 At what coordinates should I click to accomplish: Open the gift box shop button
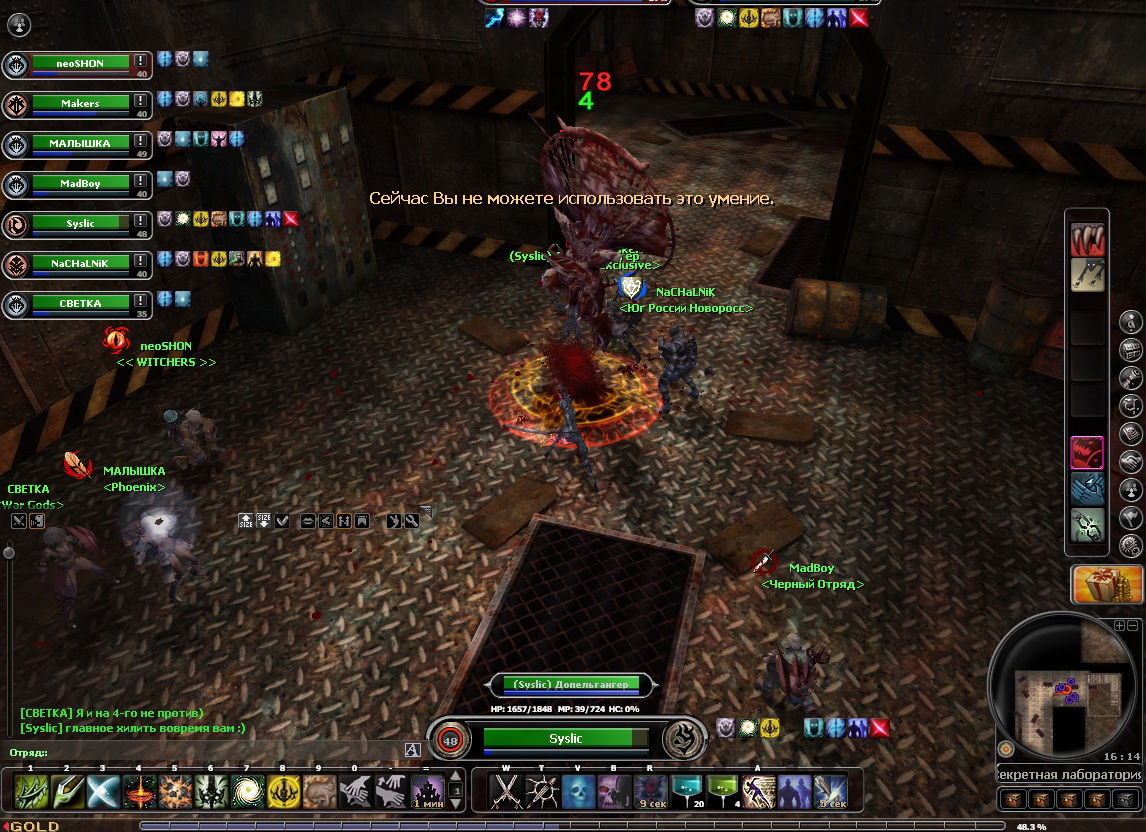point(1107,584)
